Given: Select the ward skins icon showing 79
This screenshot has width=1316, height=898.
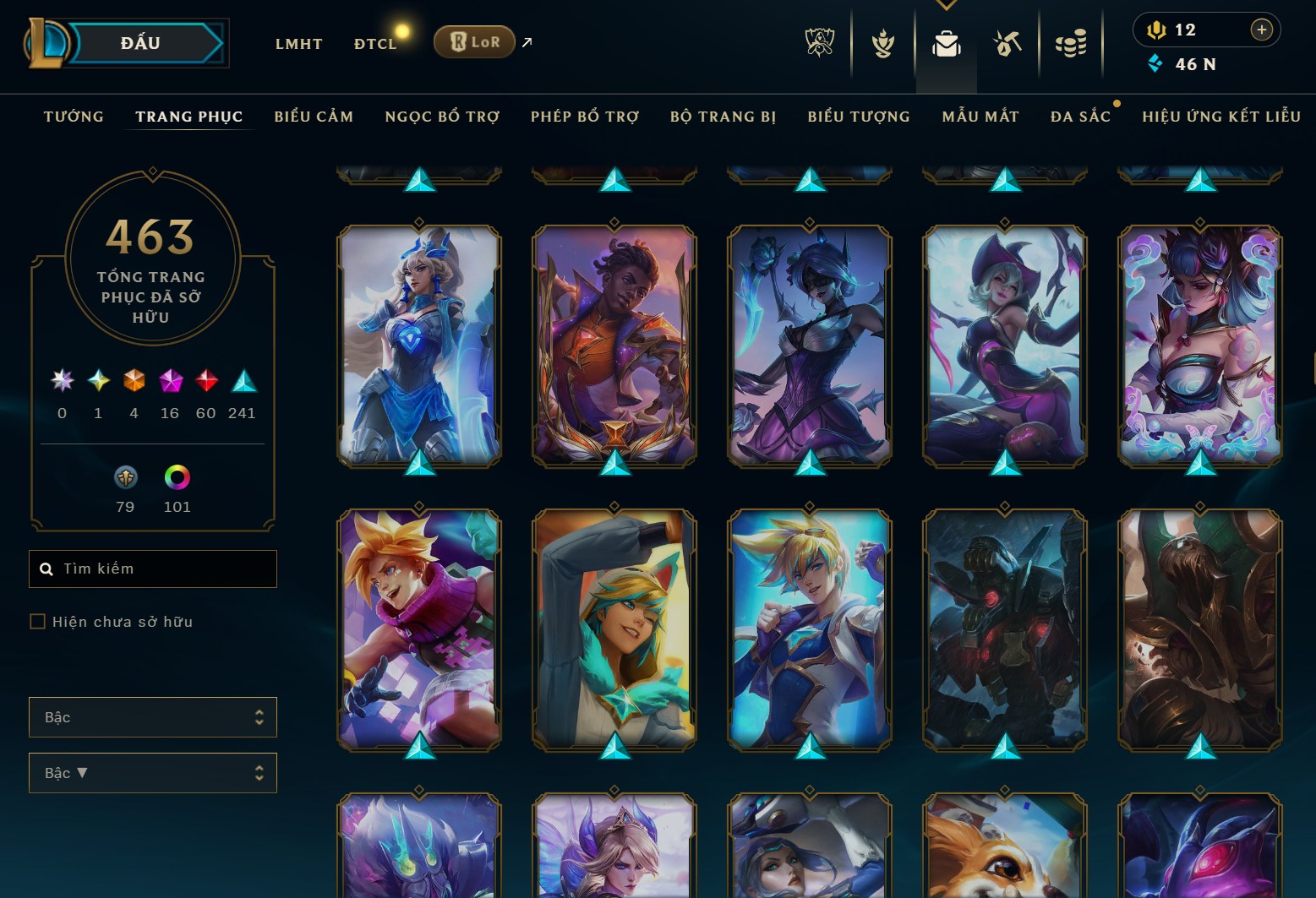Looking at the screenshot, I should pos(126,478).
